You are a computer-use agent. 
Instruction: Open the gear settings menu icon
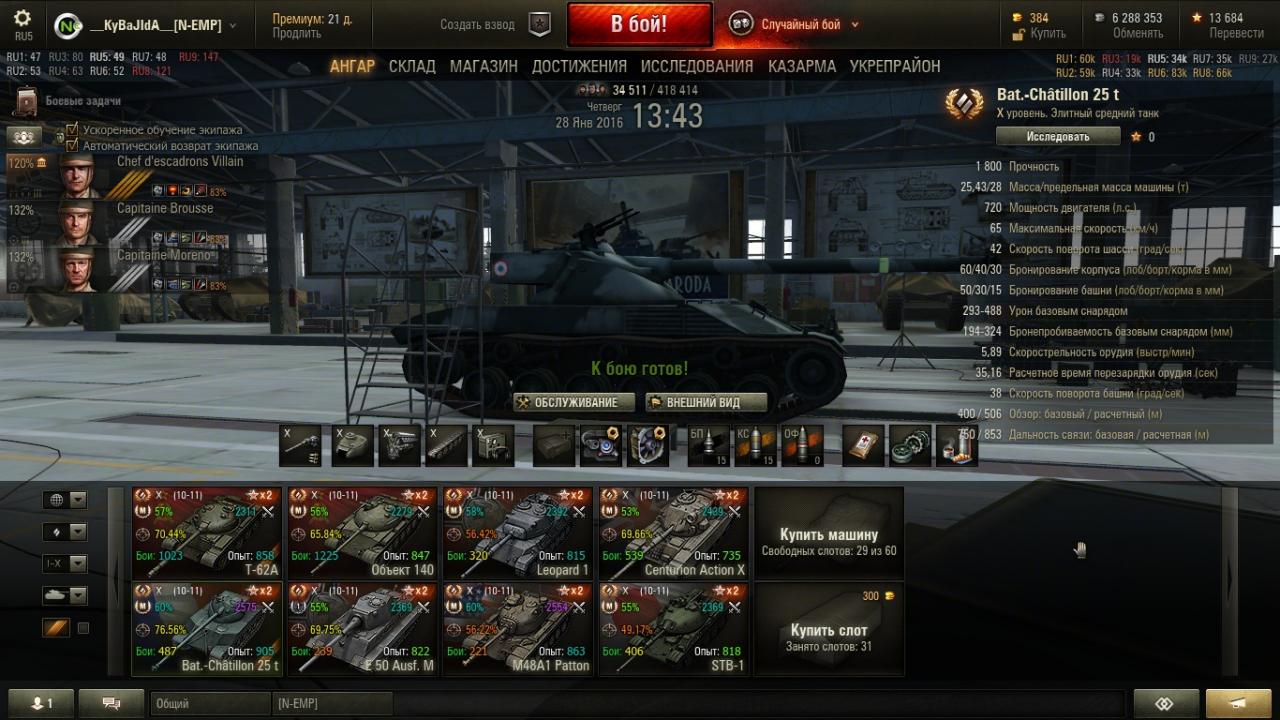pyautogui.click(x=22, y=19)
